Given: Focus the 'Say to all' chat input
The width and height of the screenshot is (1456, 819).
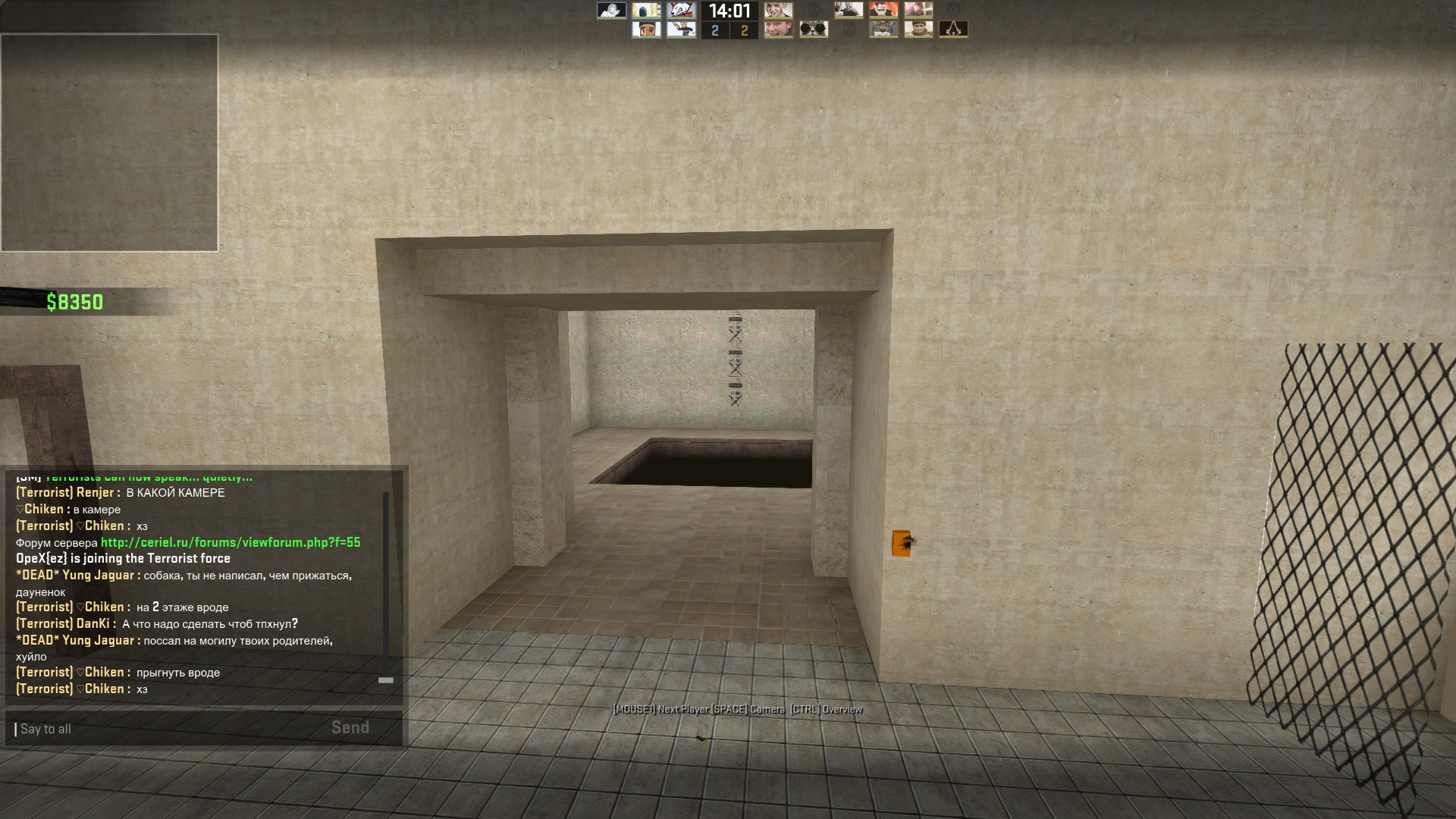Looking at the screenshot, I should click(x=167, y=729).
